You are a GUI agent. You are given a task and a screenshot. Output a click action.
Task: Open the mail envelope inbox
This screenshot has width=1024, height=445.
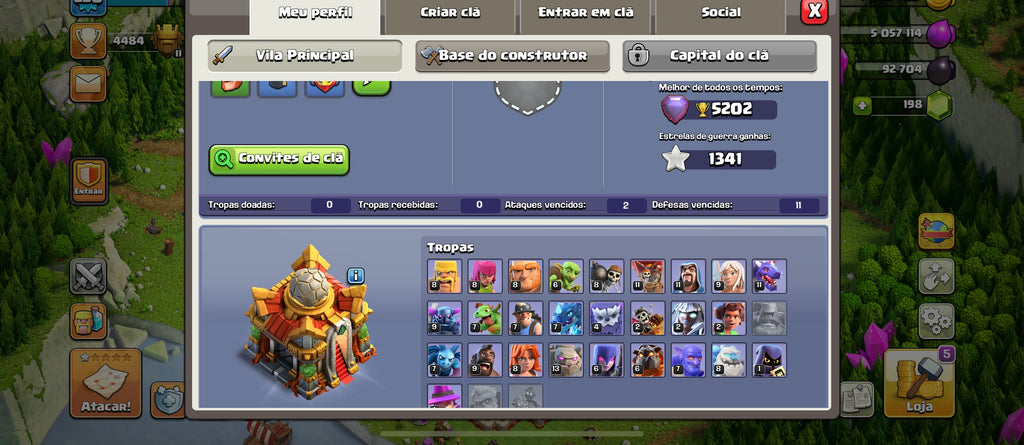click(x=89, y=83)
